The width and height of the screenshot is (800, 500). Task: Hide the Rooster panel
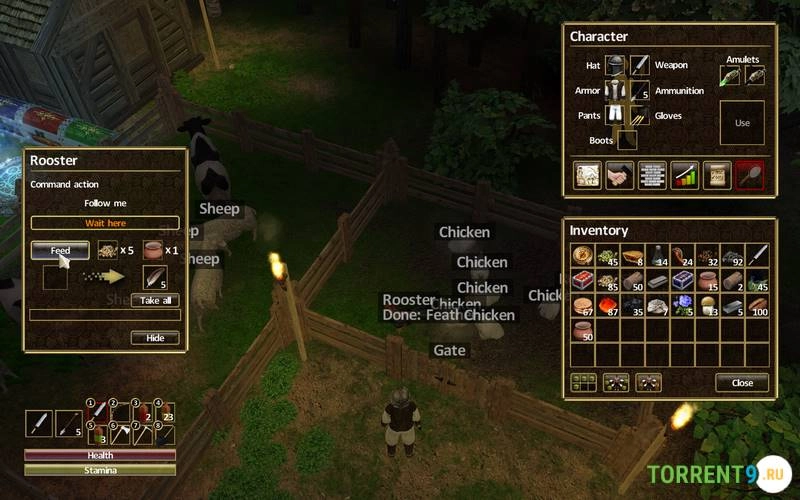pyautogui.click(x=155, y=338)
